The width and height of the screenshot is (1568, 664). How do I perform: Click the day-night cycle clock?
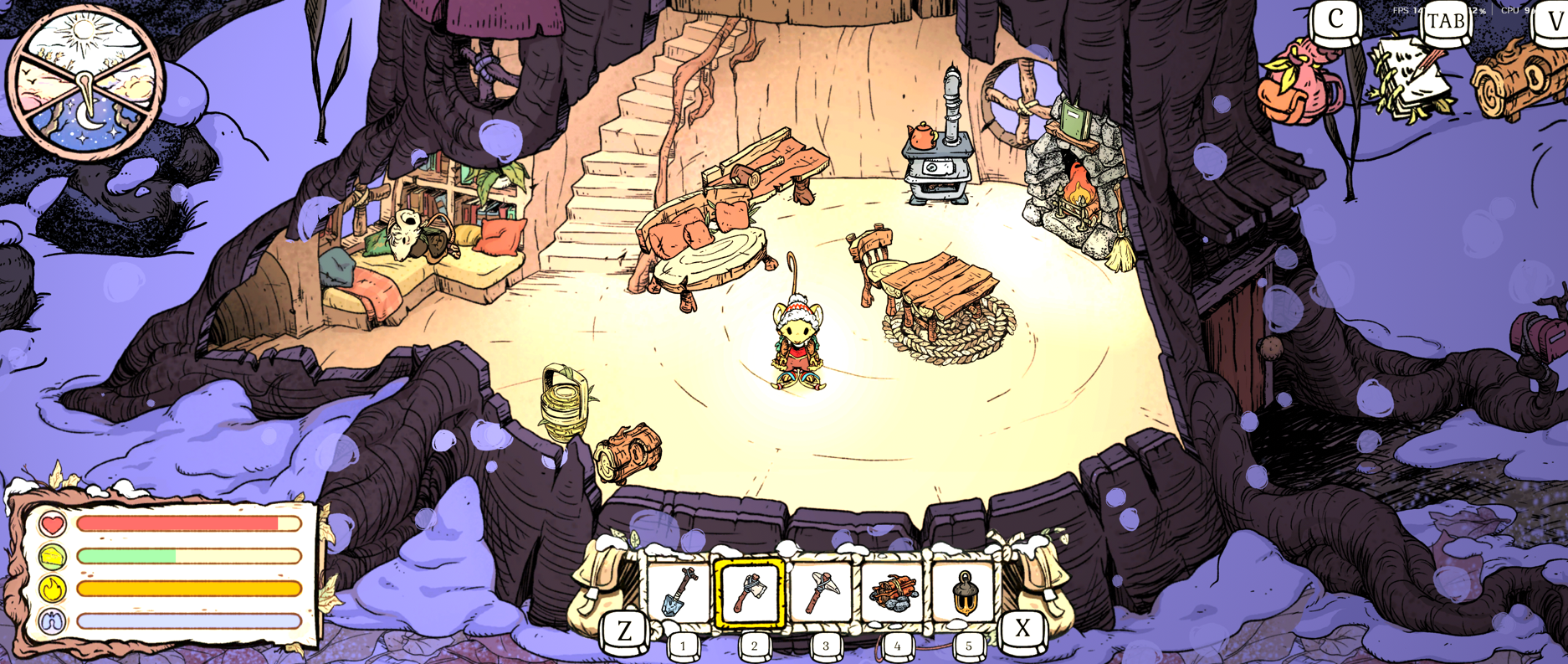(86, 84)
